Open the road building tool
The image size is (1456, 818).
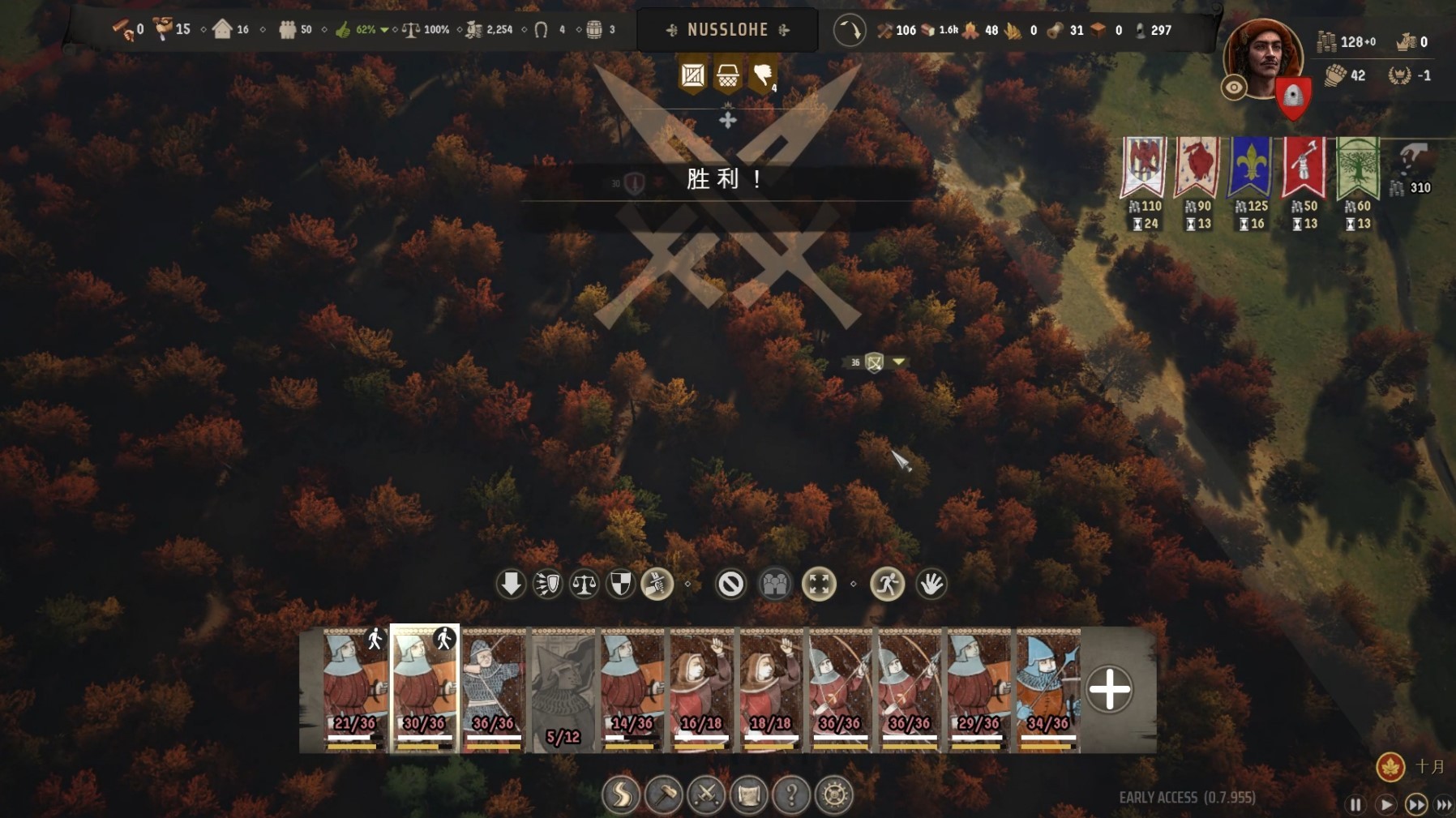(x=622, y=795)
